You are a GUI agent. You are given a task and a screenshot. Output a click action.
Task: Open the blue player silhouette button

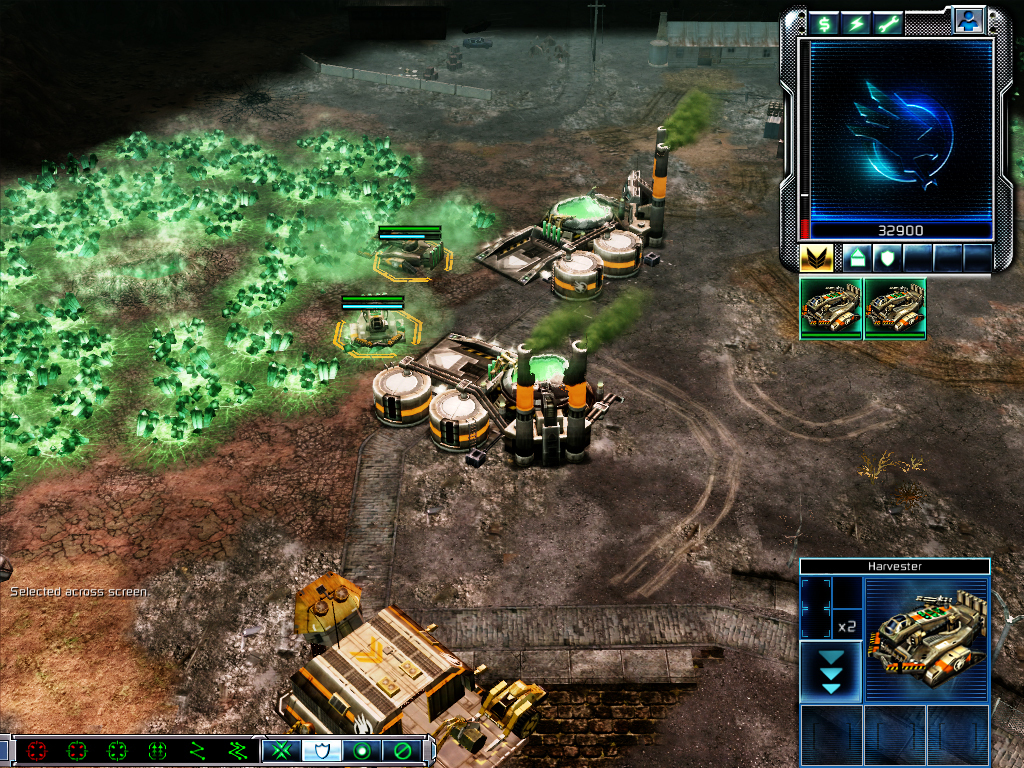(967, 20)
